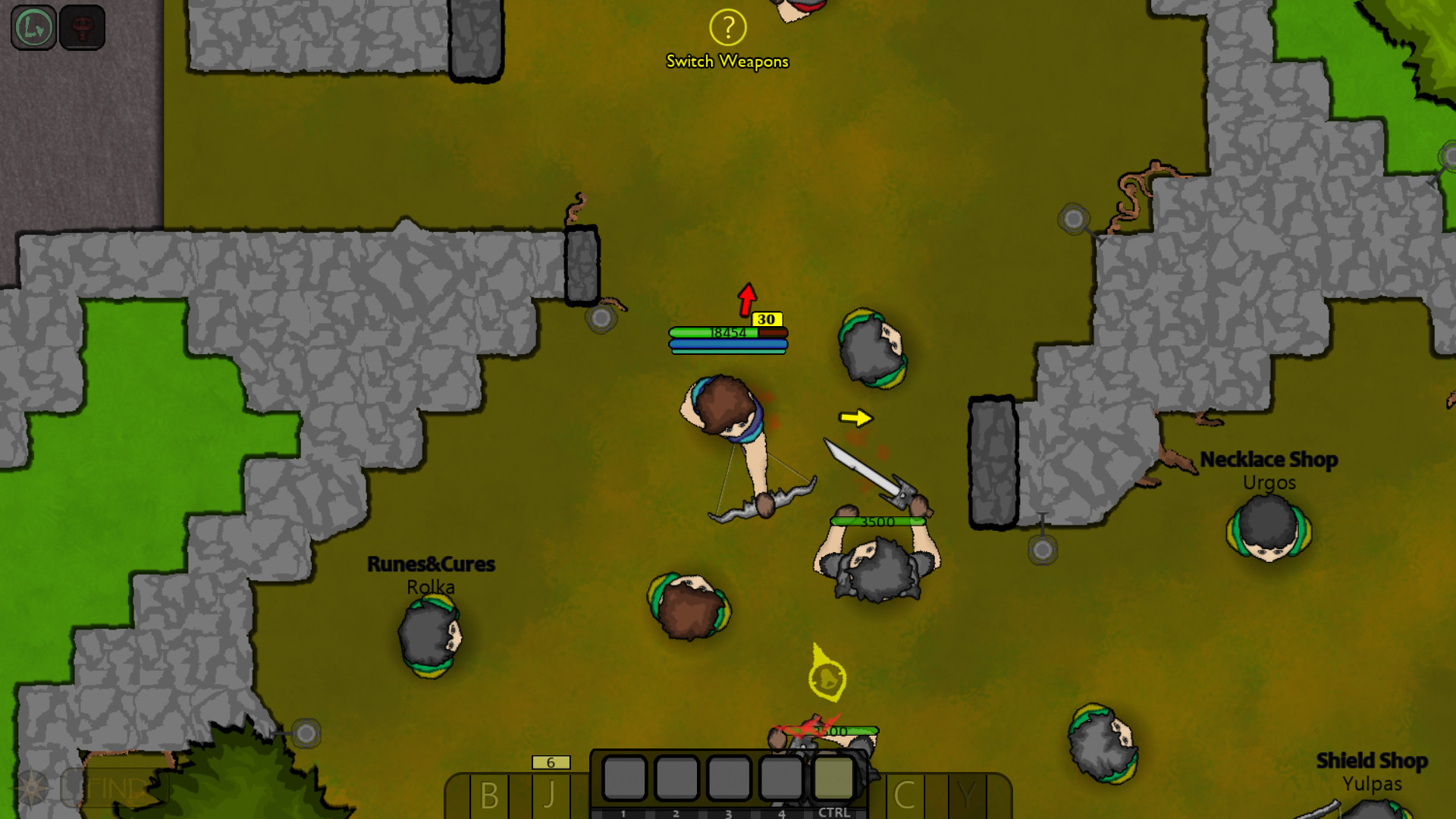Click the yellow bell notification icon
The image size is (1456, 819).
click(x=827, y=675)
